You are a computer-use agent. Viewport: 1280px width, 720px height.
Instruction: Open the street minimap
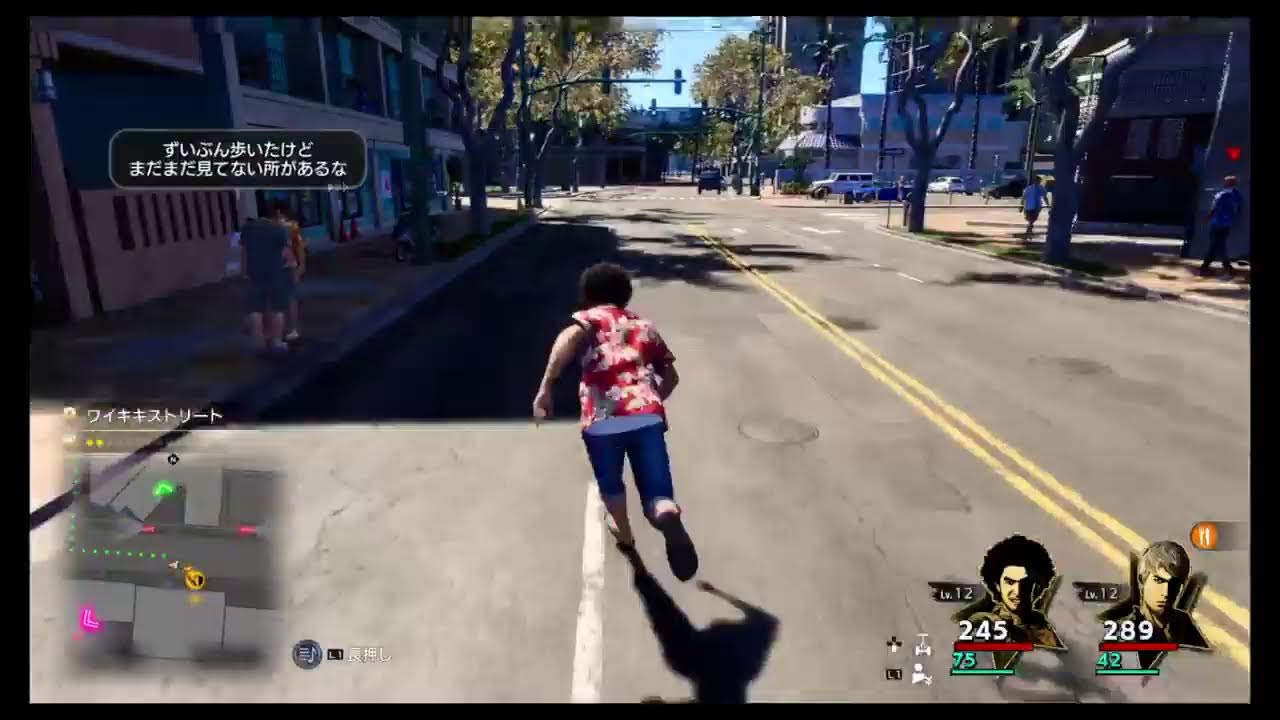click(x=172, y=560)
